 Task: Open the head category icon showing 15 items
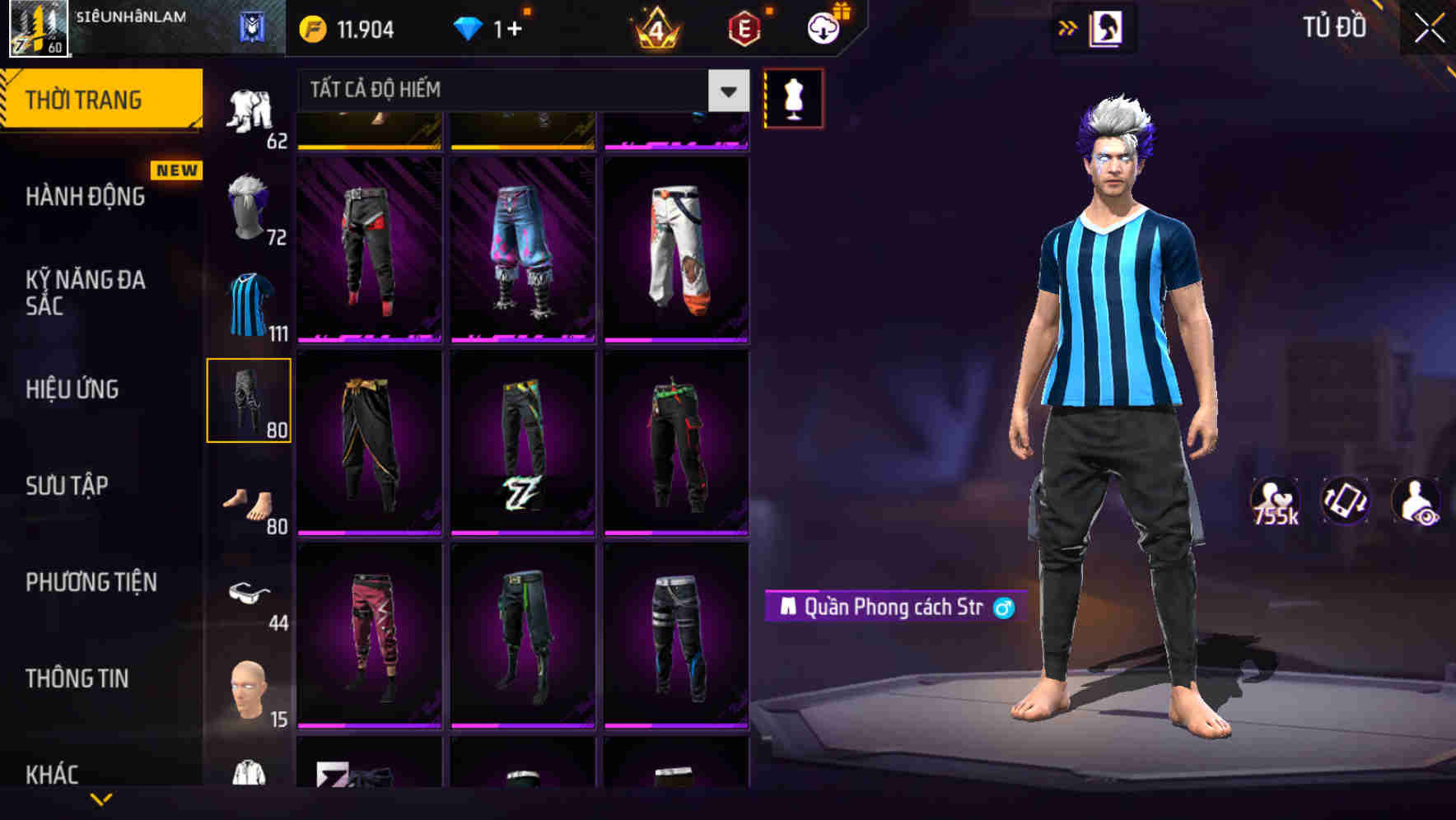tap(250, 683)
